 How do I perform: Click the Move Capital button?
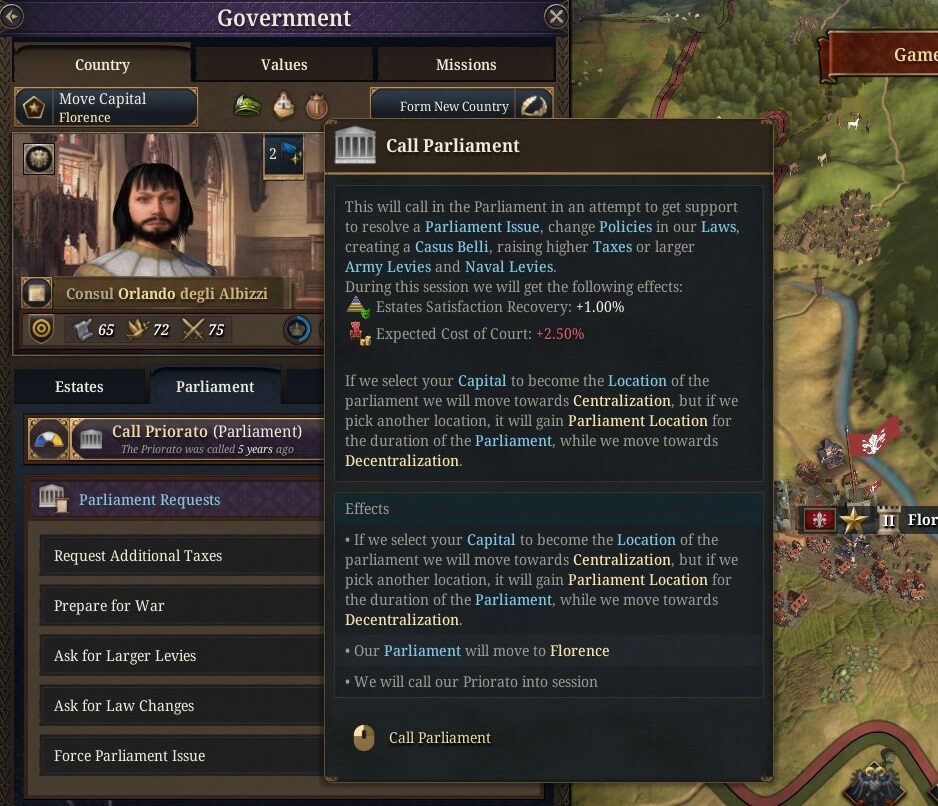[106, 107]
